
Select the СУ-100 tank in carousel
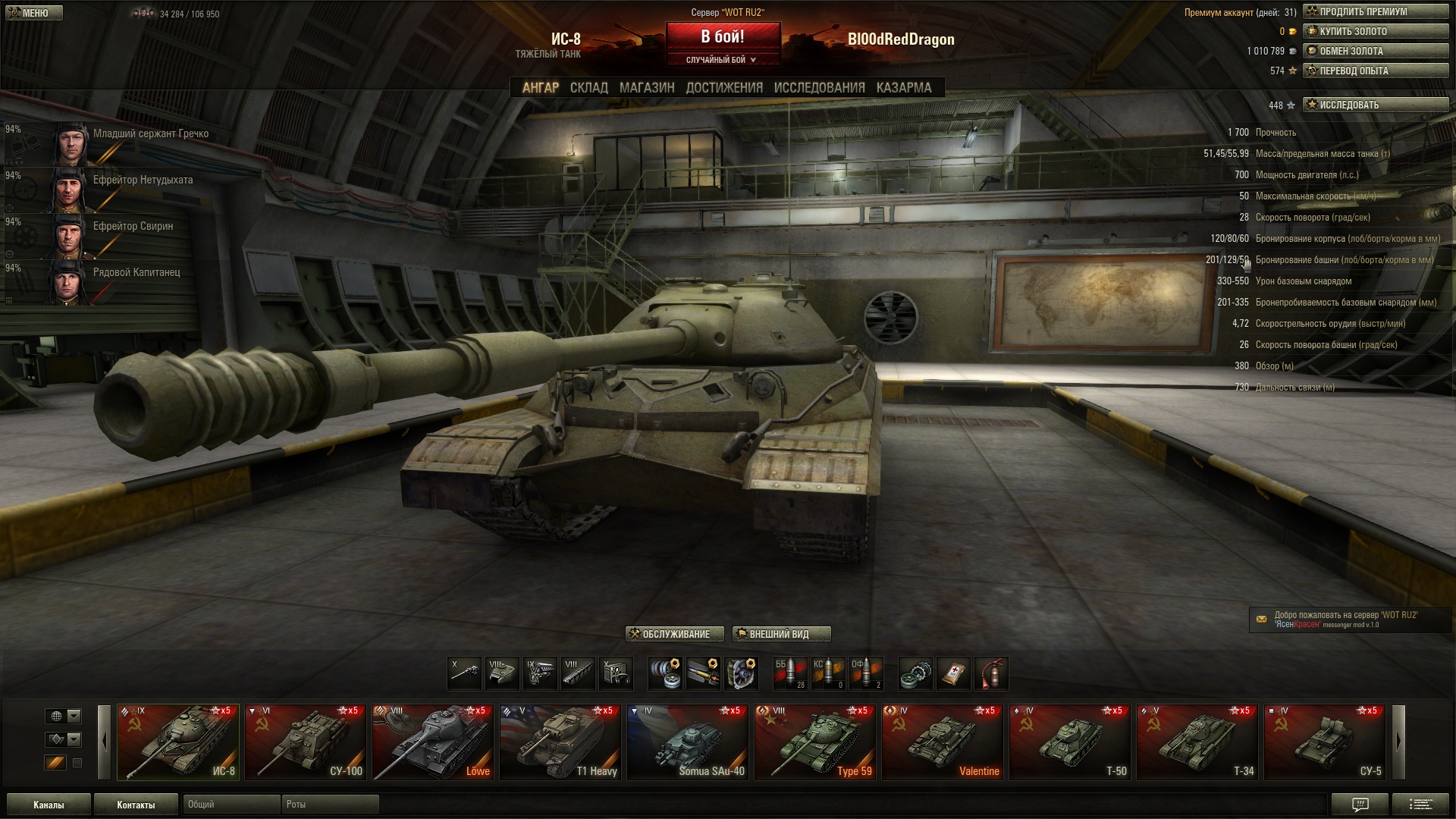306,742
